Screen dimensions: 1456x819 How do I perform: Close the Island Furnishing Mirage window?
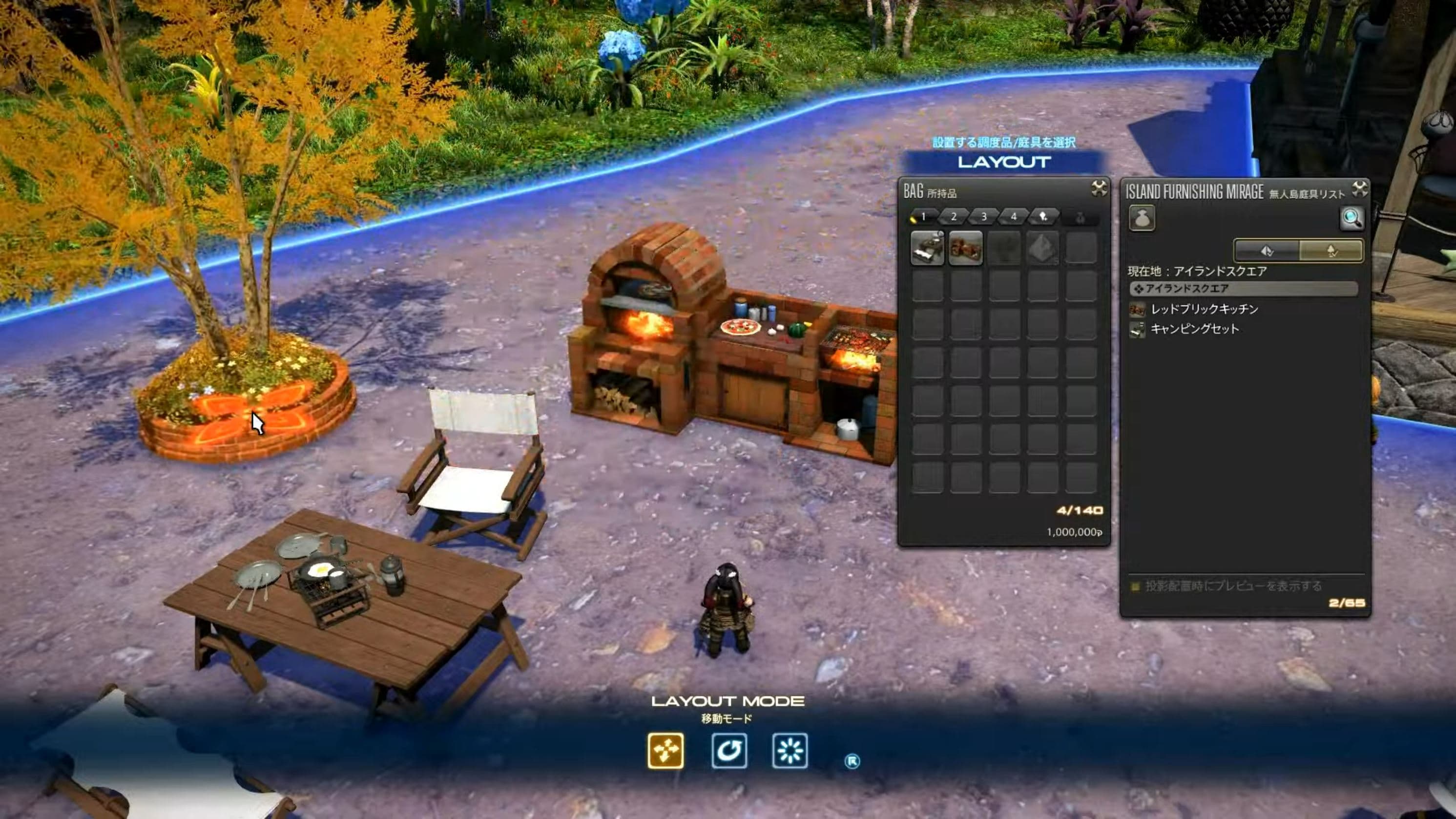click(1359, 189)
